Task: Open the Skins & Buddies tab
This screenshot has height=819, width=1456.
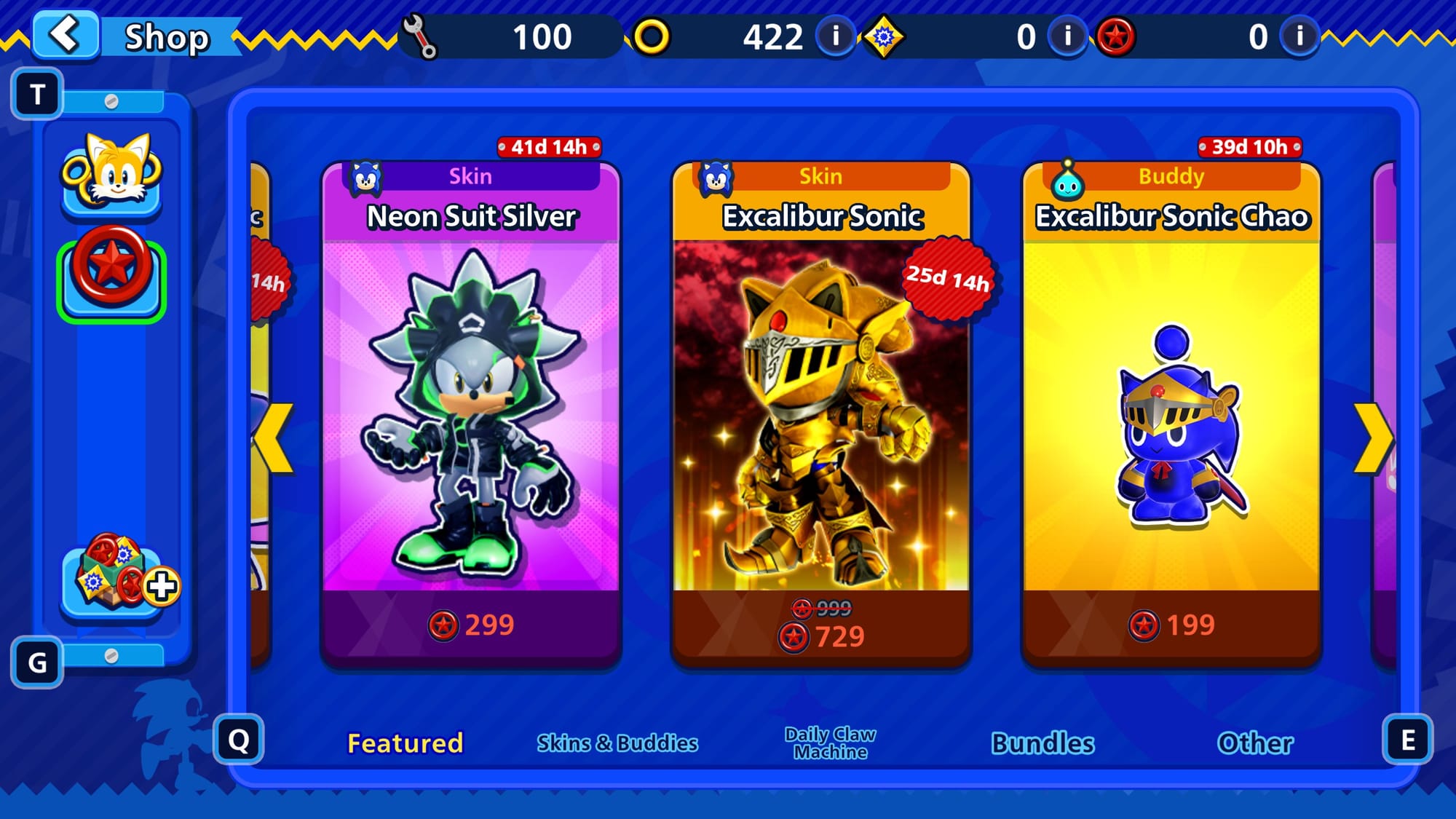Action: 617,743
